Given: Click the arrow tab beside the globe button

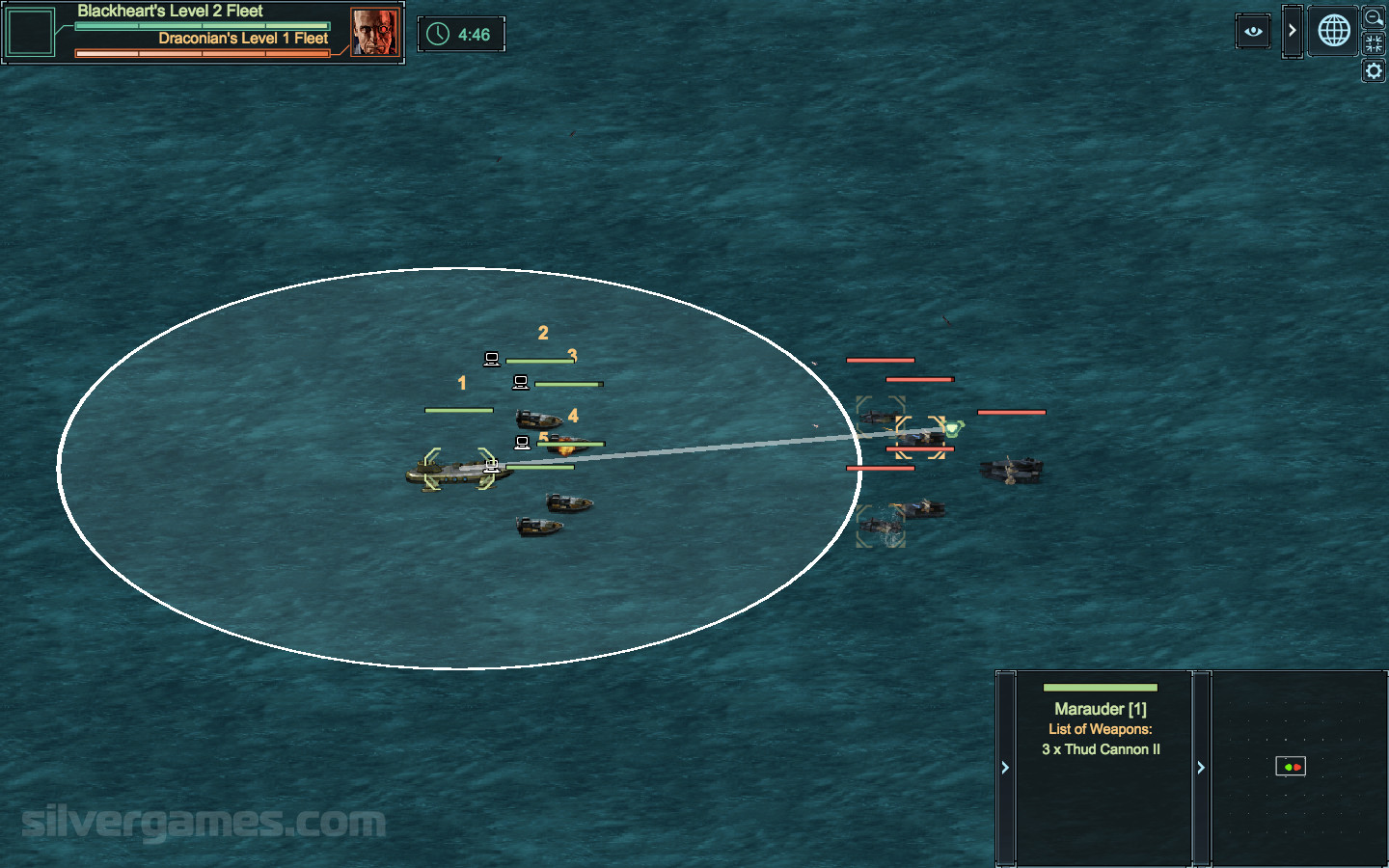Looking at the screenshot, I should coord(1292,31).
